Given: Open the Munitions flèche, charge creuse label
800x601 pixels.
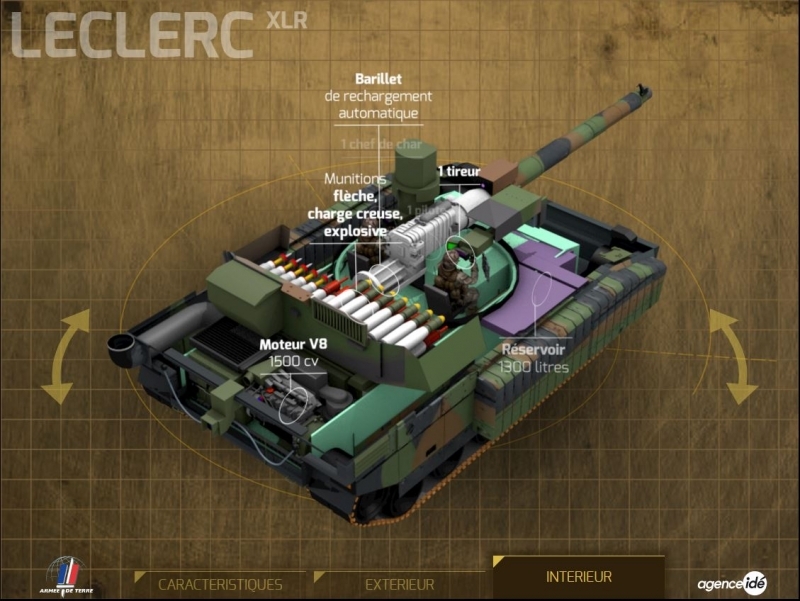Looking at the screenshot, I should click(x=355, y=205).
